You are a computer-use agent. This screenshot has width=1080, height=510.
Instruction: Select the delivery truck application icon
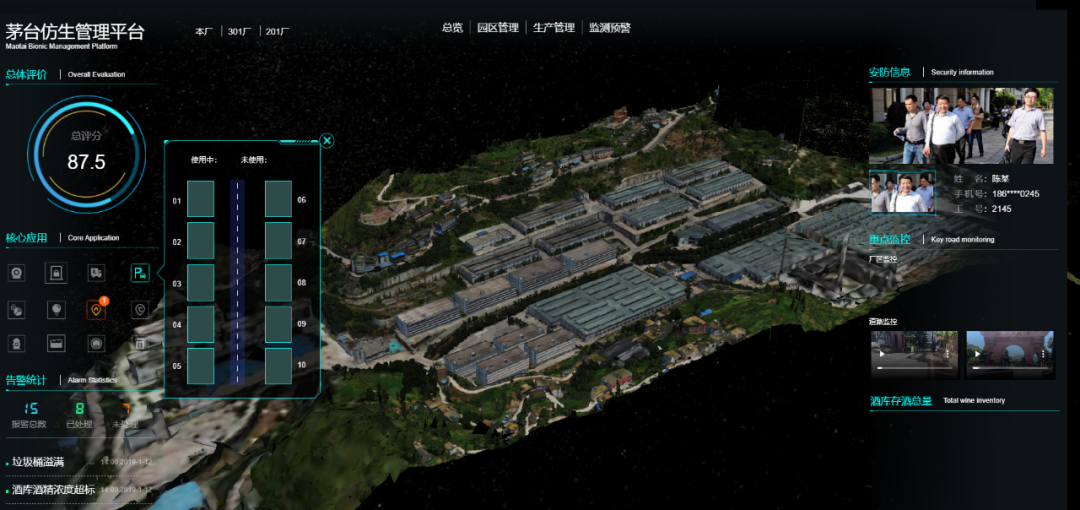(x=97, y=273)
